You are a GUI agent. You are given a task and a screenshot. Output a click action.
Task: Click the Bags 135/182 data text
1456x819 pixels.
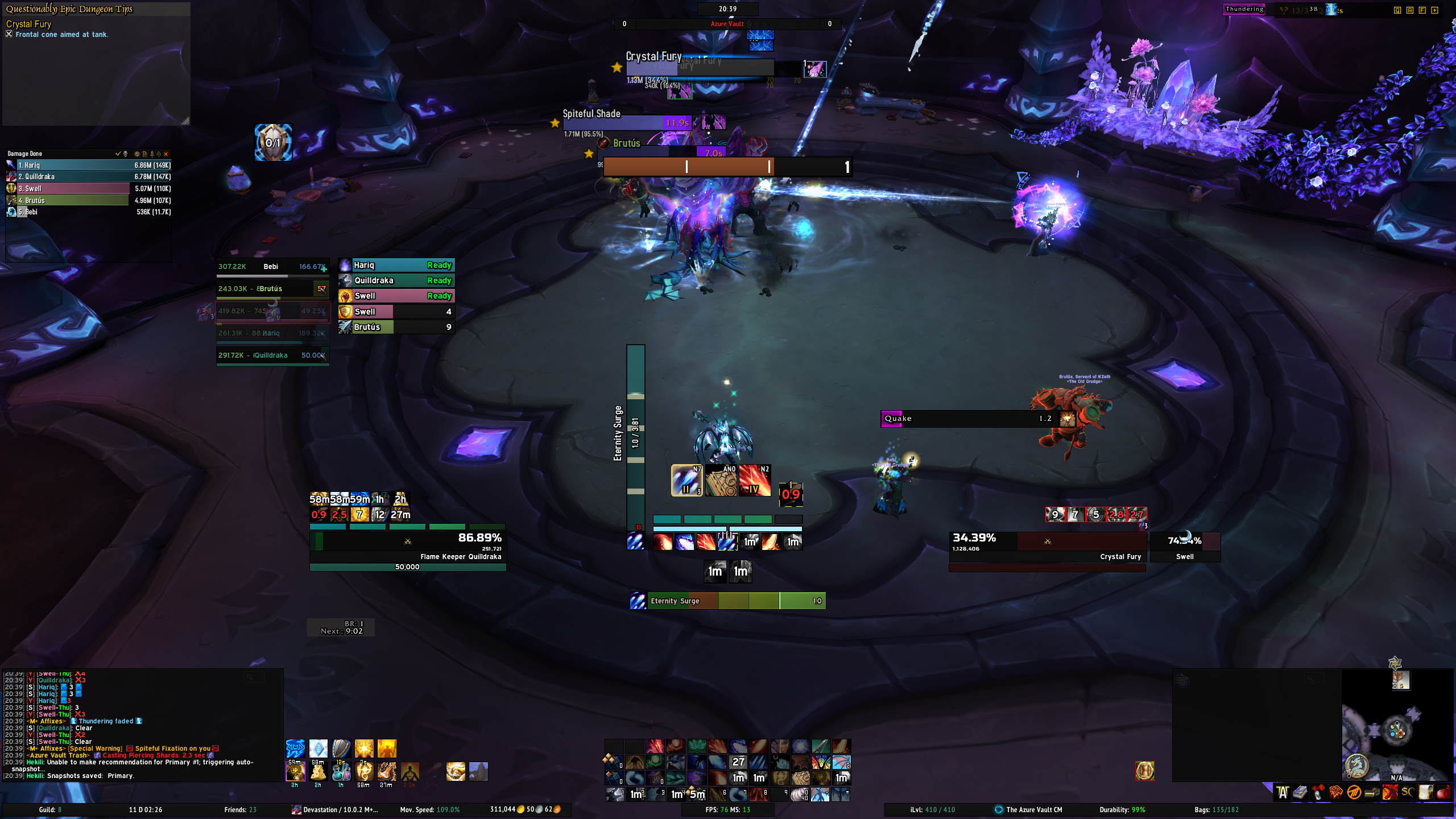tap(1216, 810)
